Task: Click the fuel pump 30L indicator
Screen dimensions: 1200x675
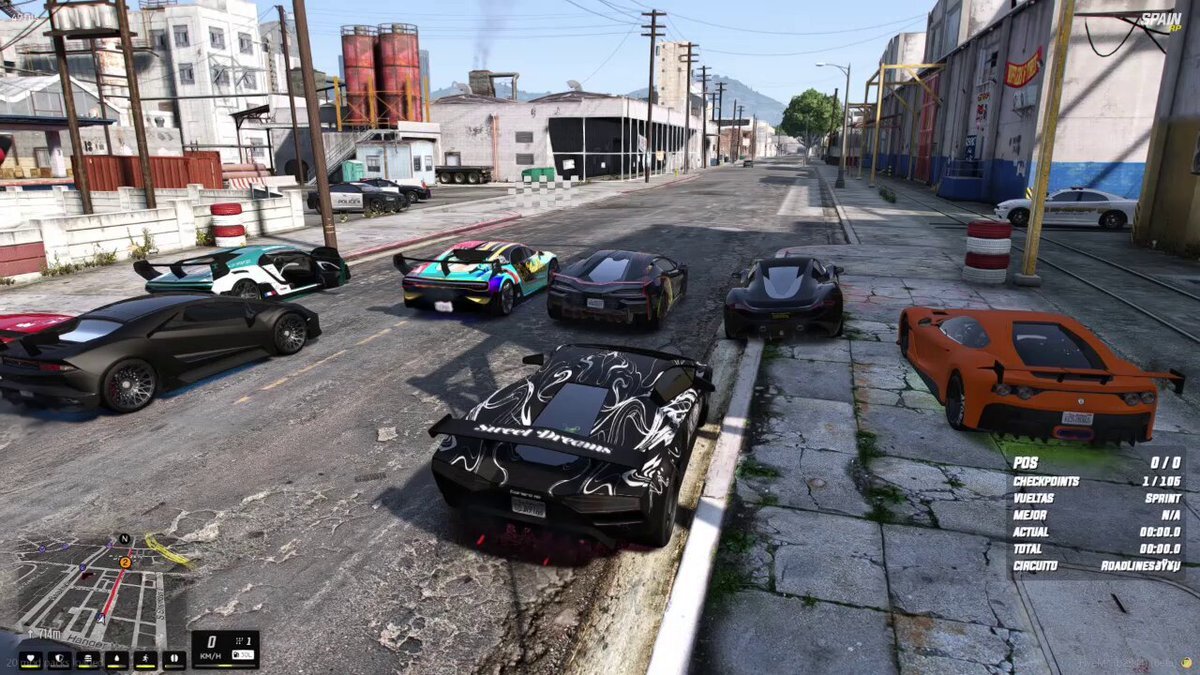Action: pos(241,654)
